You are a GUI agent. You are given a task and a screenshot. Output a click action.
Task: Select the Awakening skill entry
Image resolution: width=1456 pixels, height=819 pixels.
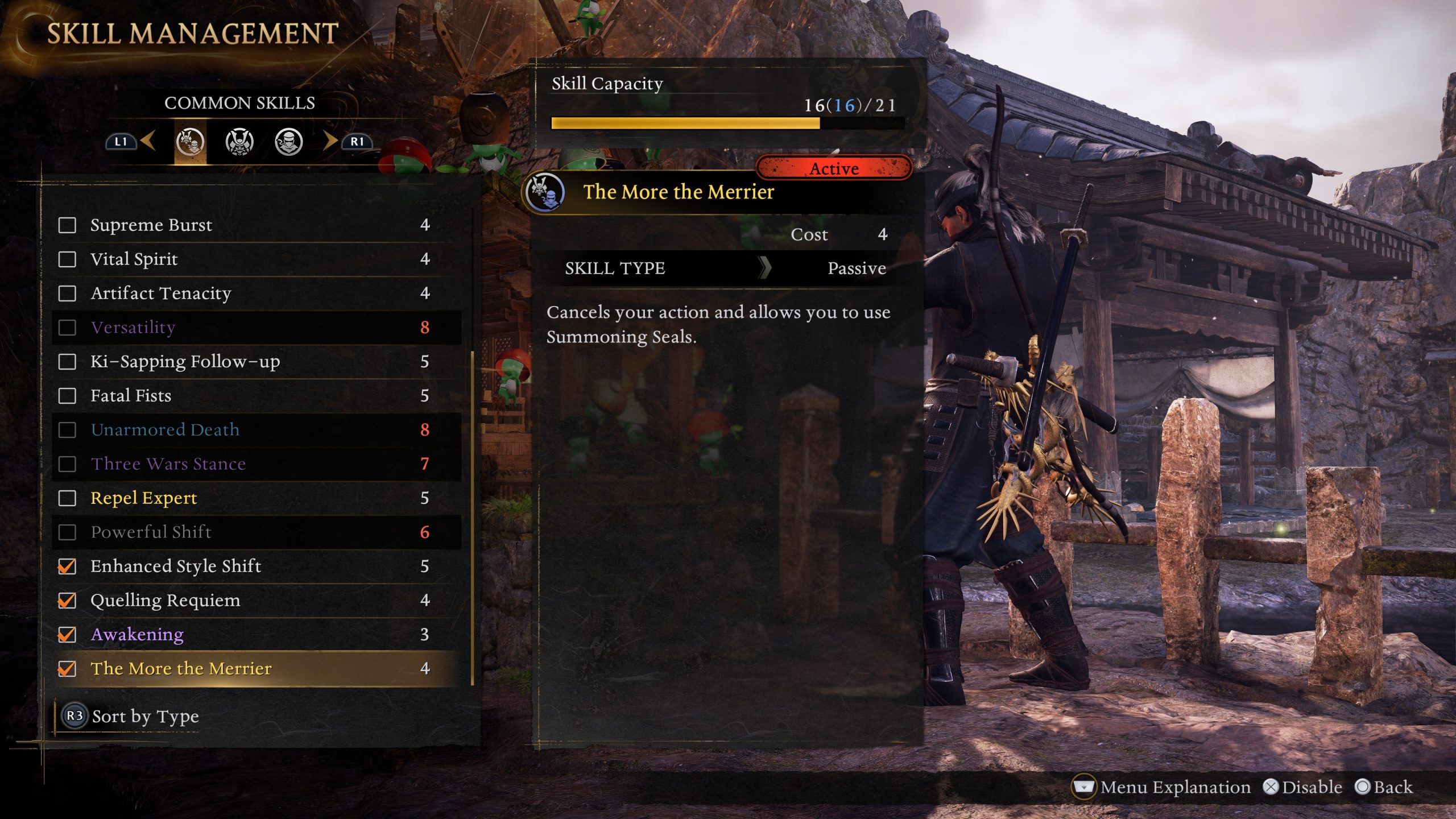(x=136, y=635)
